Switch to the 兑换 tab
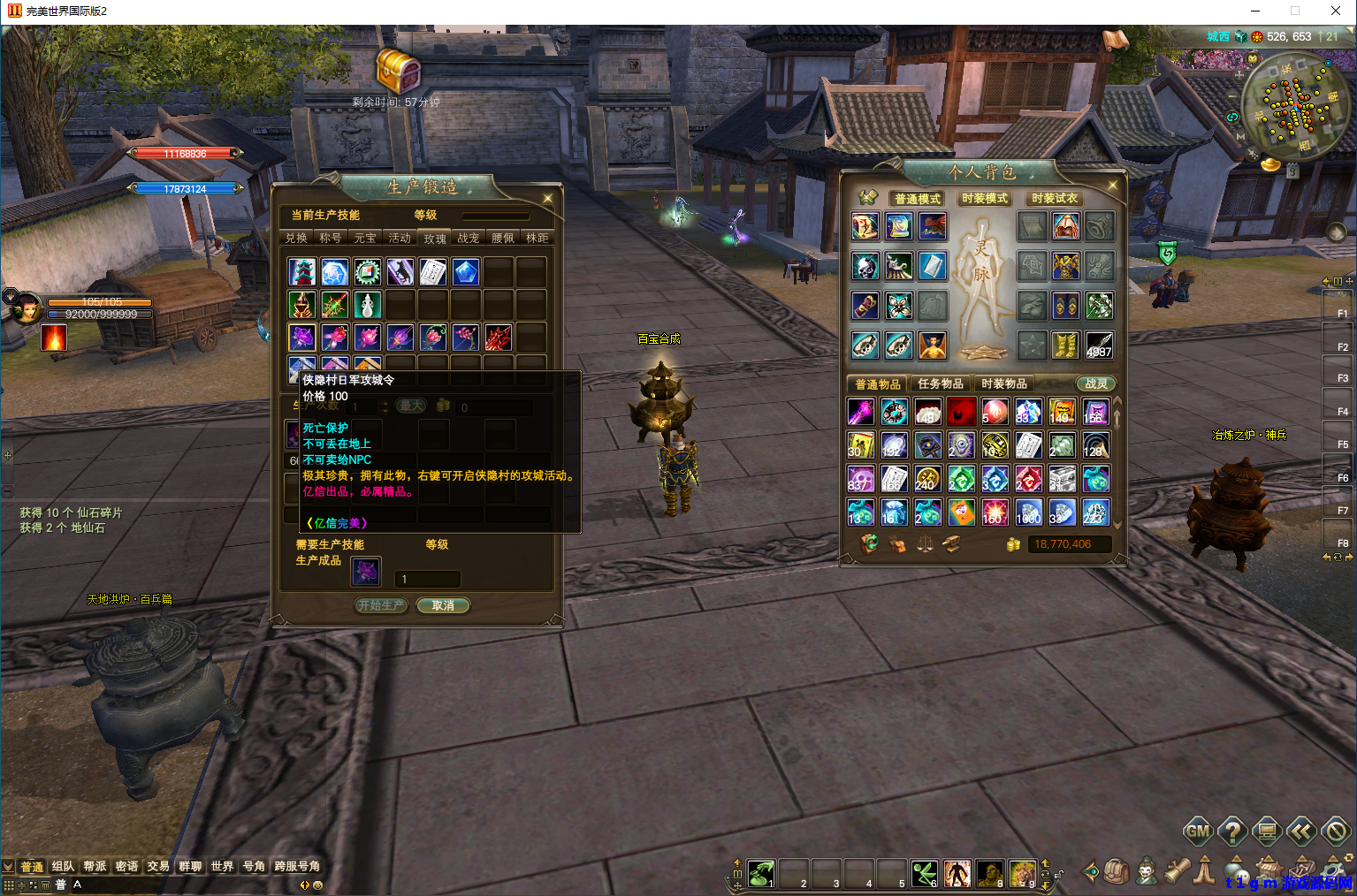 click(x=296, y=238)
